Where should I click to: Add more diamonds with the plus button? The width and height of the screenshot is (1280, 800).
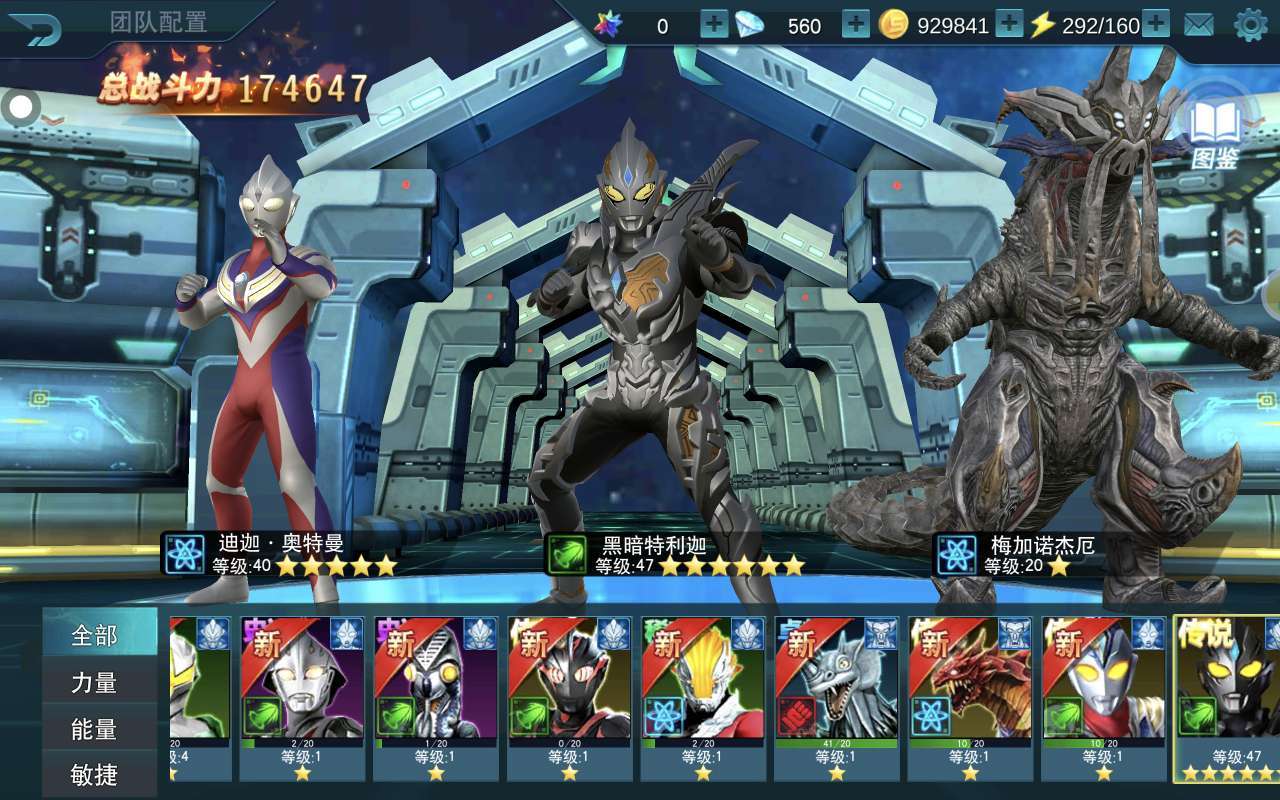pos(856,25)
